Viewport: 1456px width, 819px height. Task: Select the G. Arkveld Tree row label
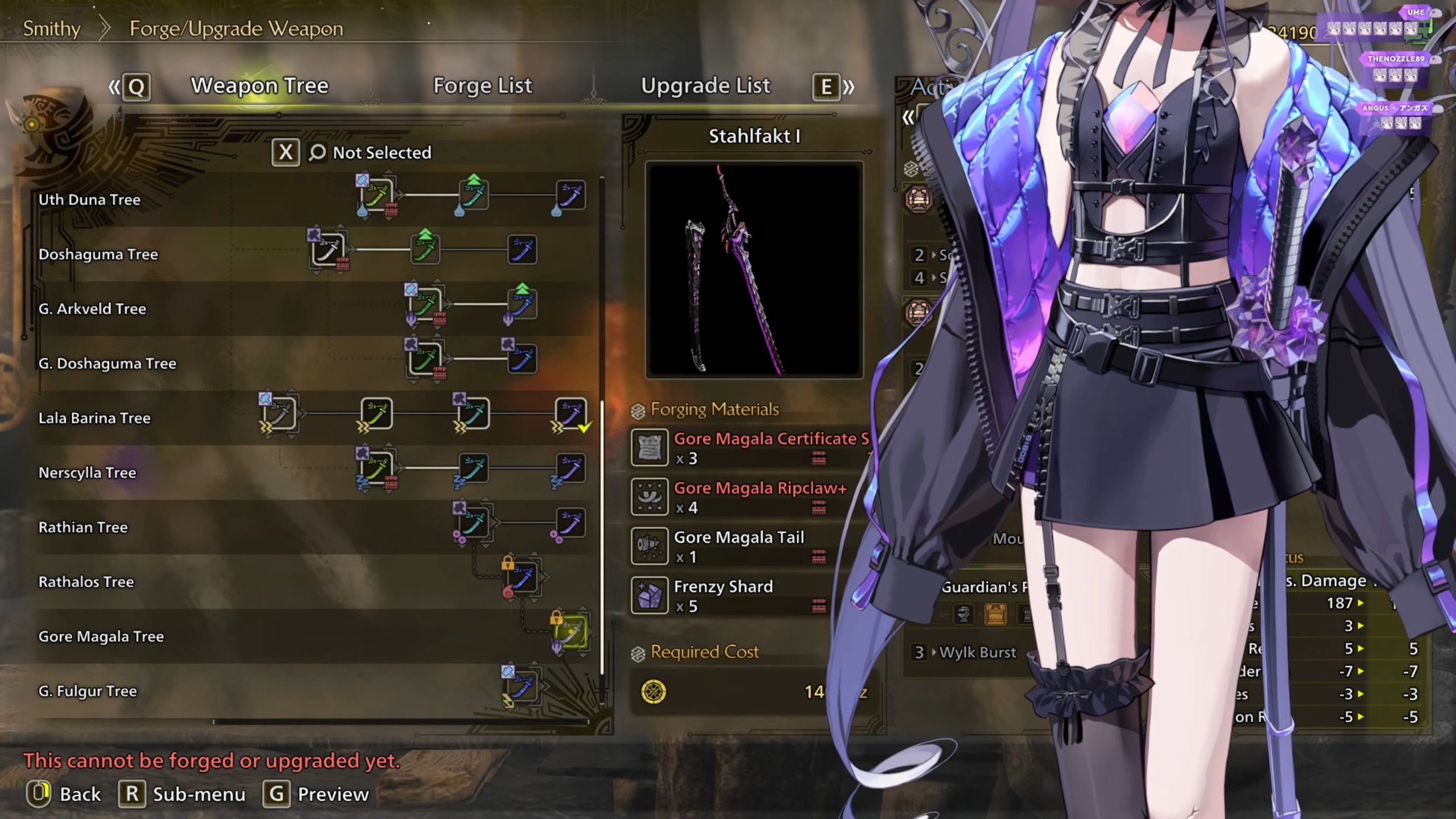pyautogui.click(x=92, y=309)
